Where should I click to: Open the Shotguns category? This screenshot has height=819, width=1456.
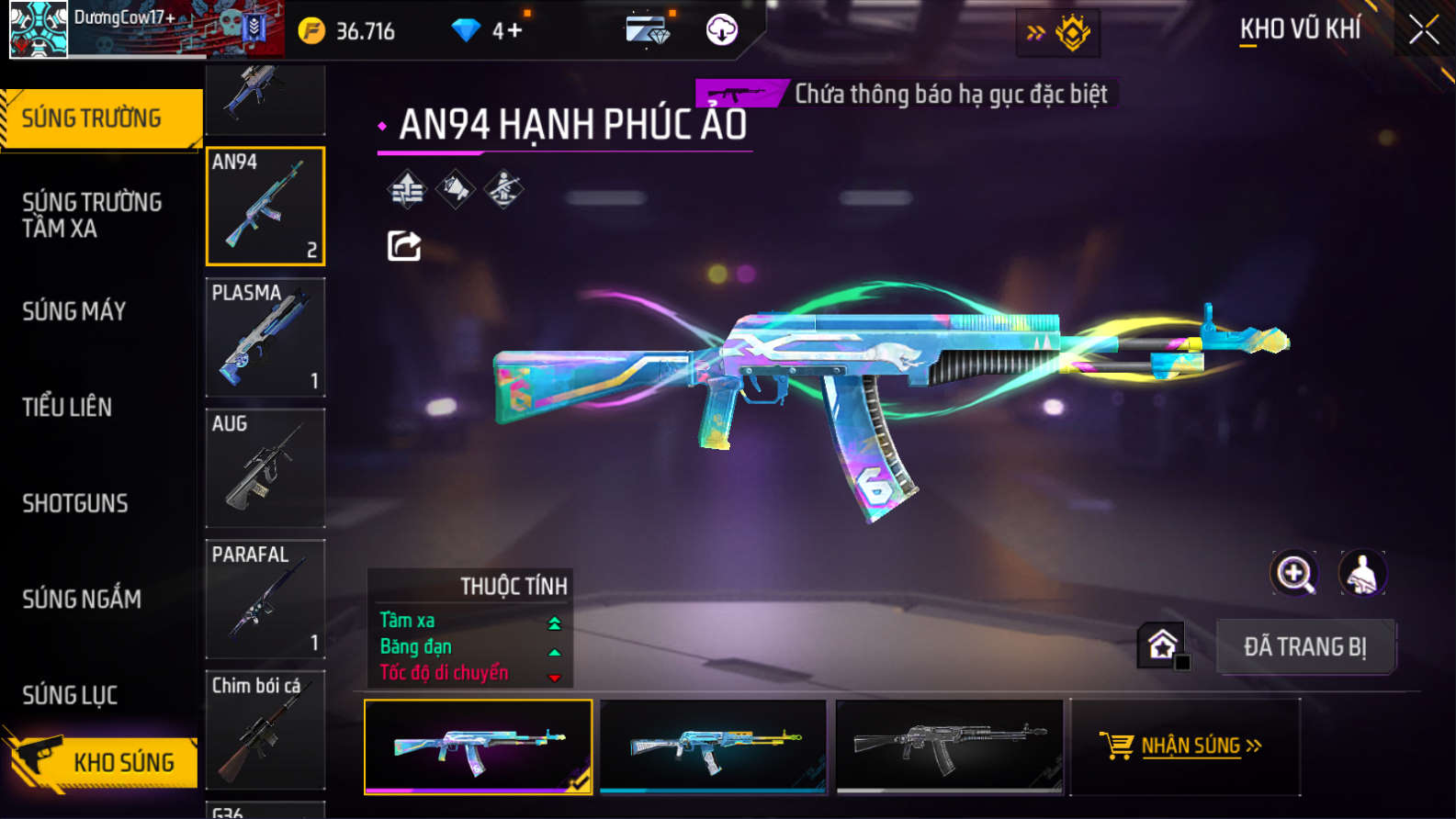pyautogui.click(x=75, y=503)
